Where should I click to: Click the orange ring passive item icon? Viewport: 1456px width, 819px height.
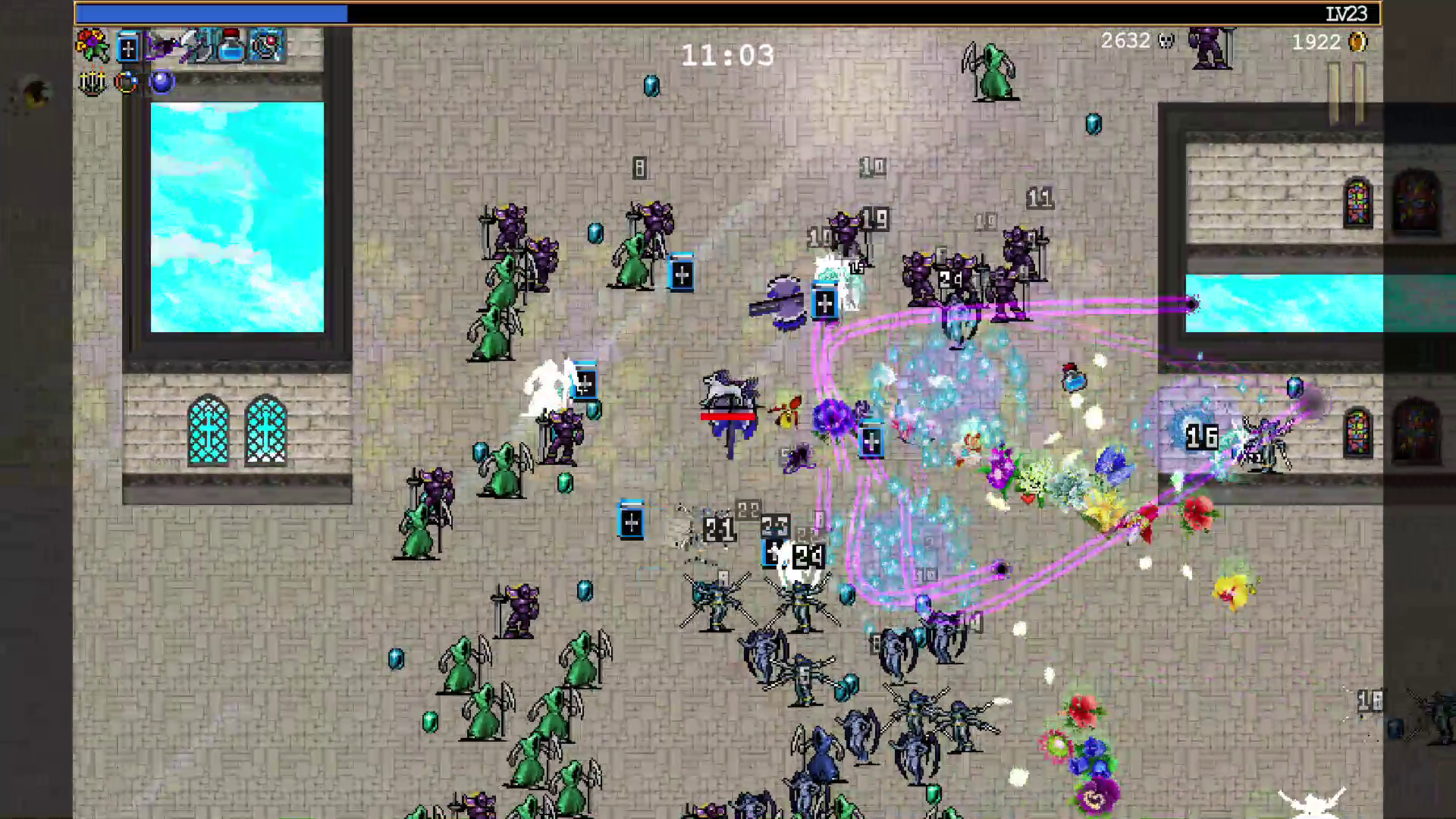coord(127,82)
